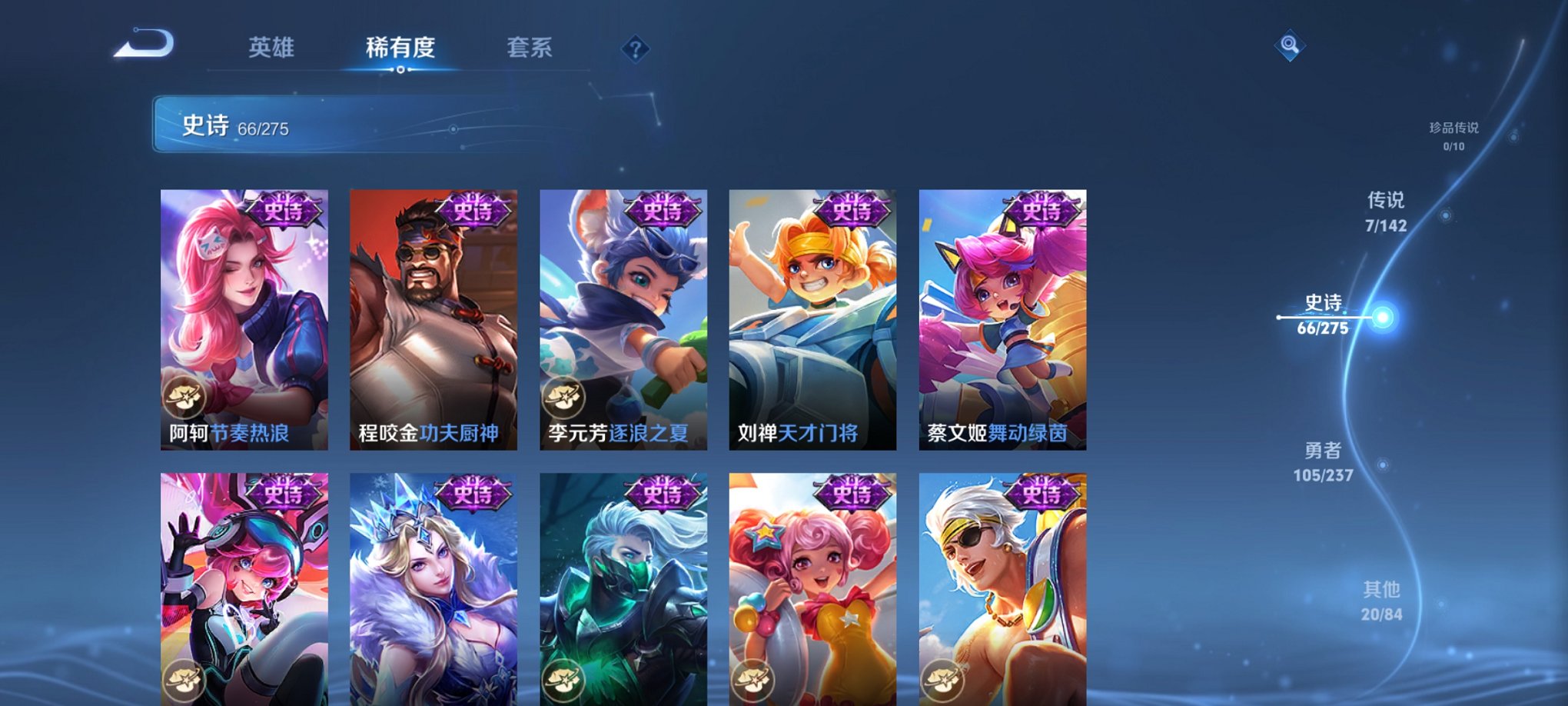This screenshot has height=706, width=1568.
Task: Open search using the magnifier icon
Action: 1291,44
